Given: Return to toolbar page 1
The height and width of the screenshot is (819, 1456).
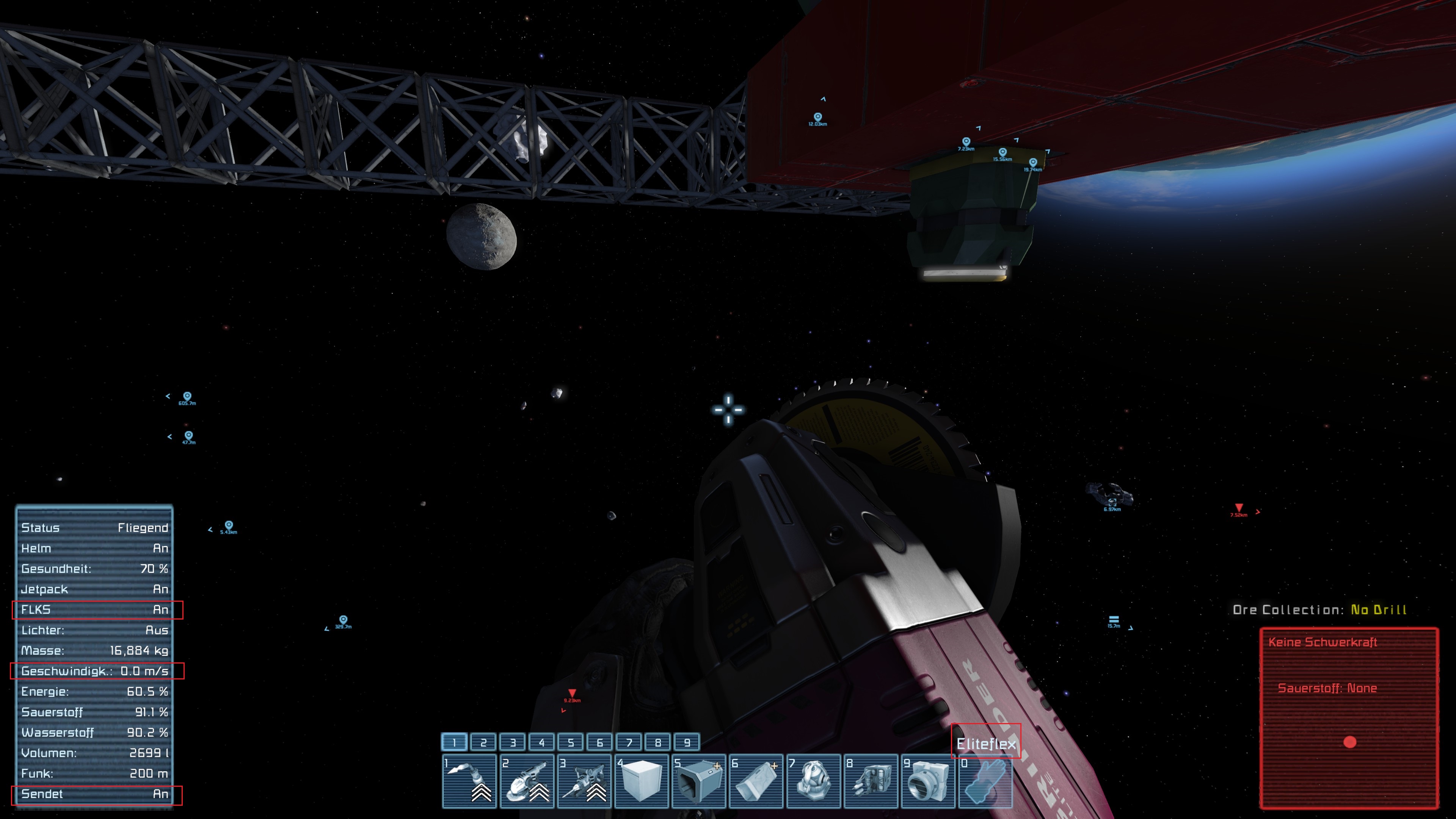Looking at the screenshot, I should 455,742.
